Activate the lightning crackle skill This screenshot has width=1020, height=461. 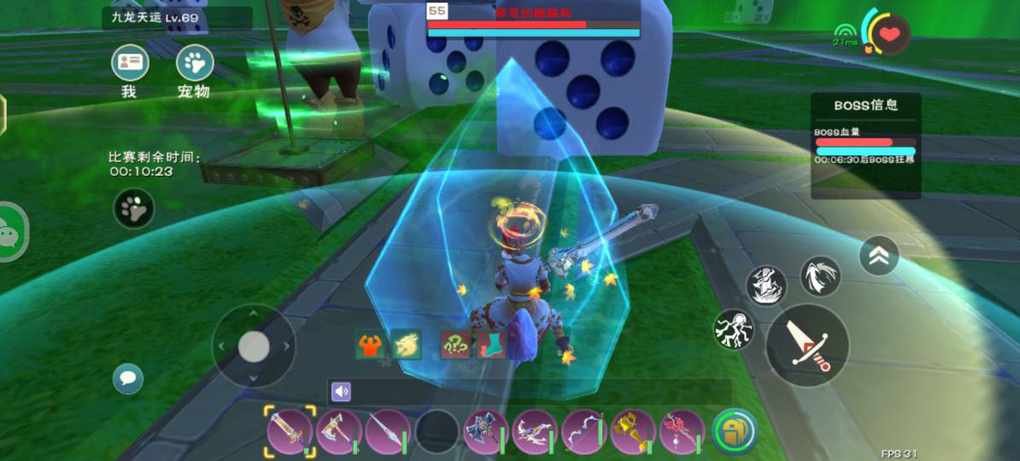coord(734,329)
